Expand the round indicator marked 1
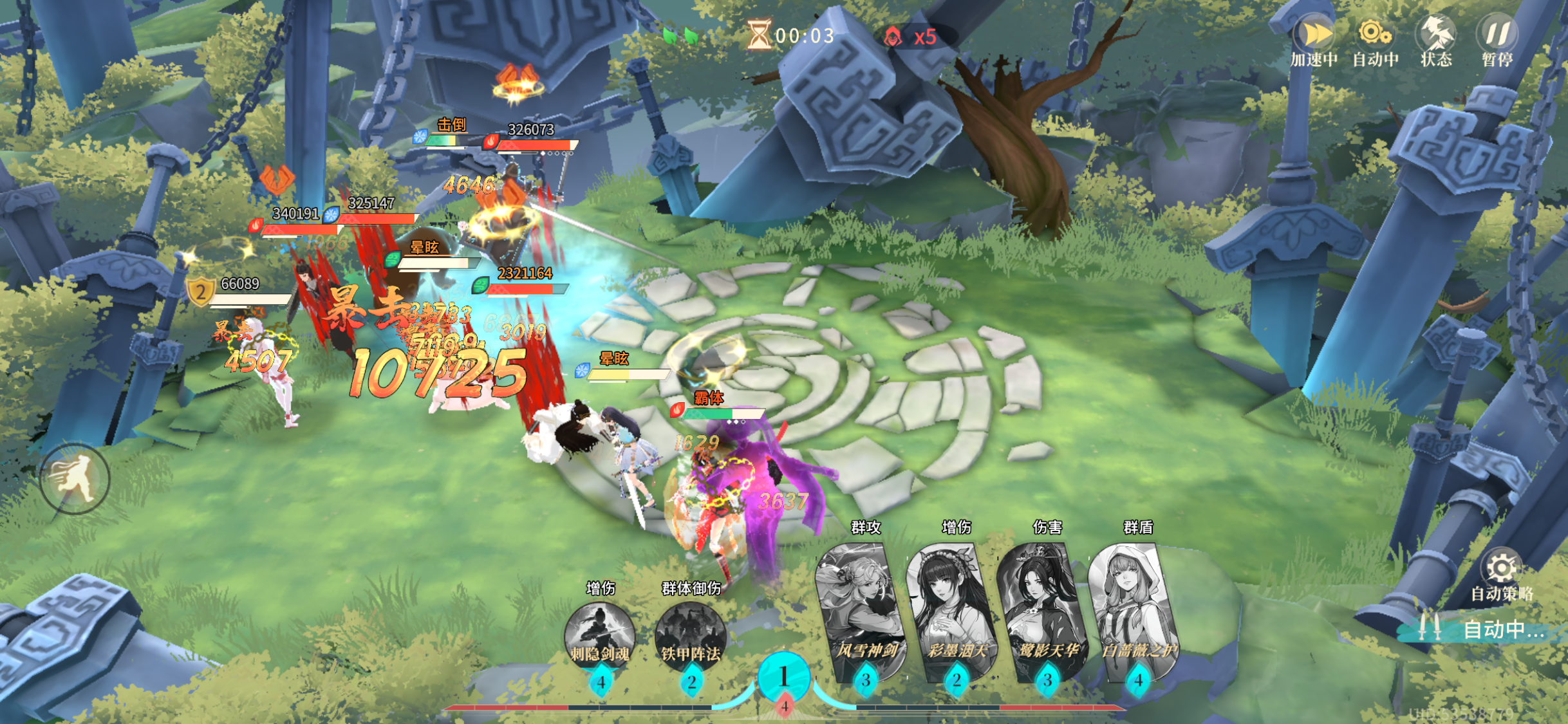The height and width of the screenshot is (724, 1568). pos(784,674)
